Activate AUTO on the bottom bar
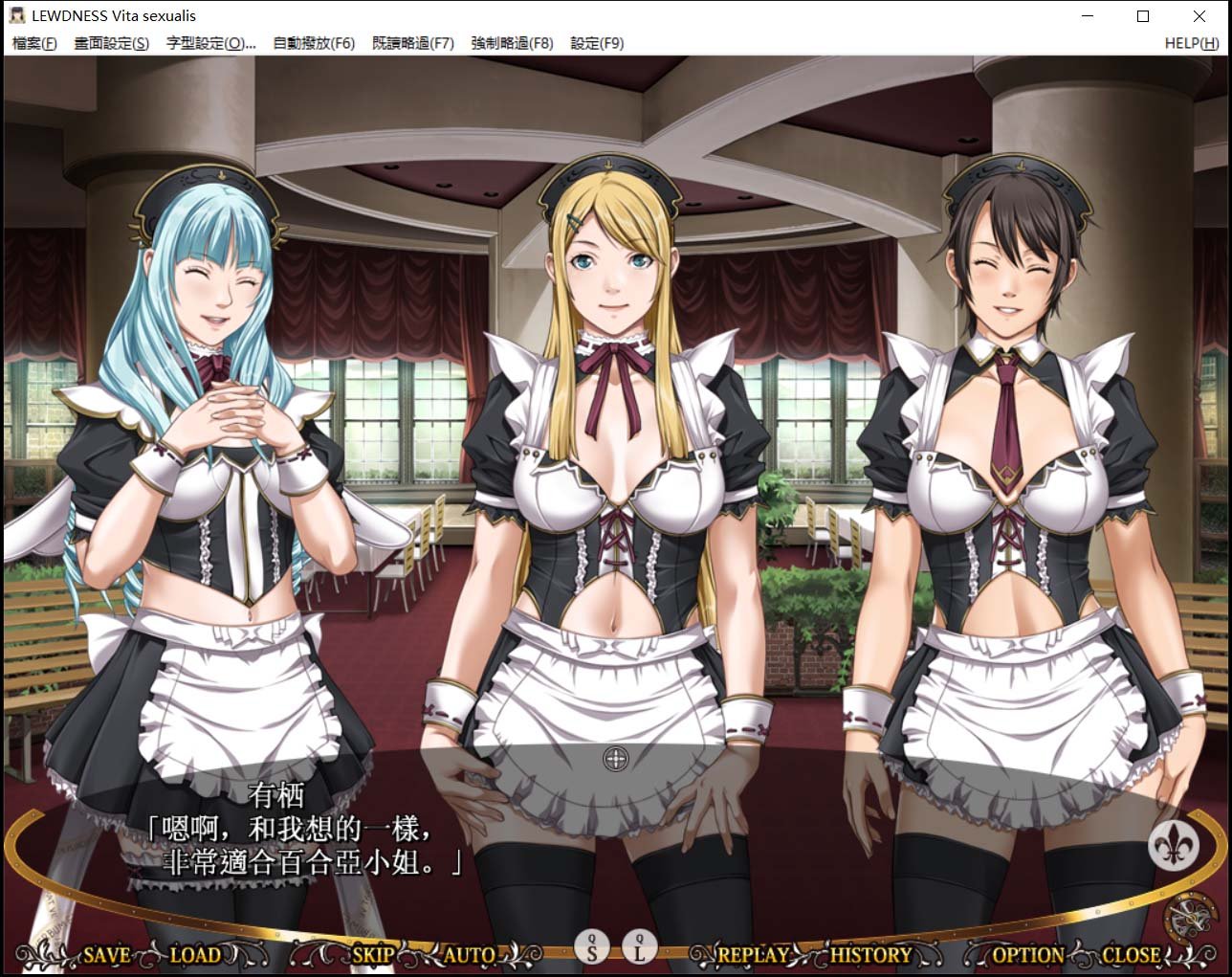Viewport: 1232px width, 977px height. pyautogui.click(x=470, y=954)
